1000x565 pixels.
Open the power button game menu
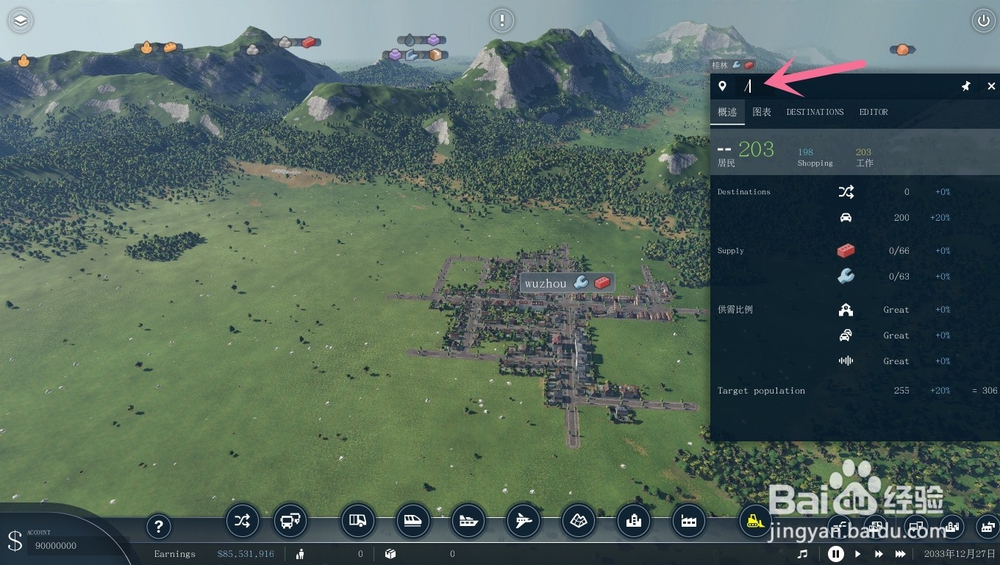click(981, 20)
